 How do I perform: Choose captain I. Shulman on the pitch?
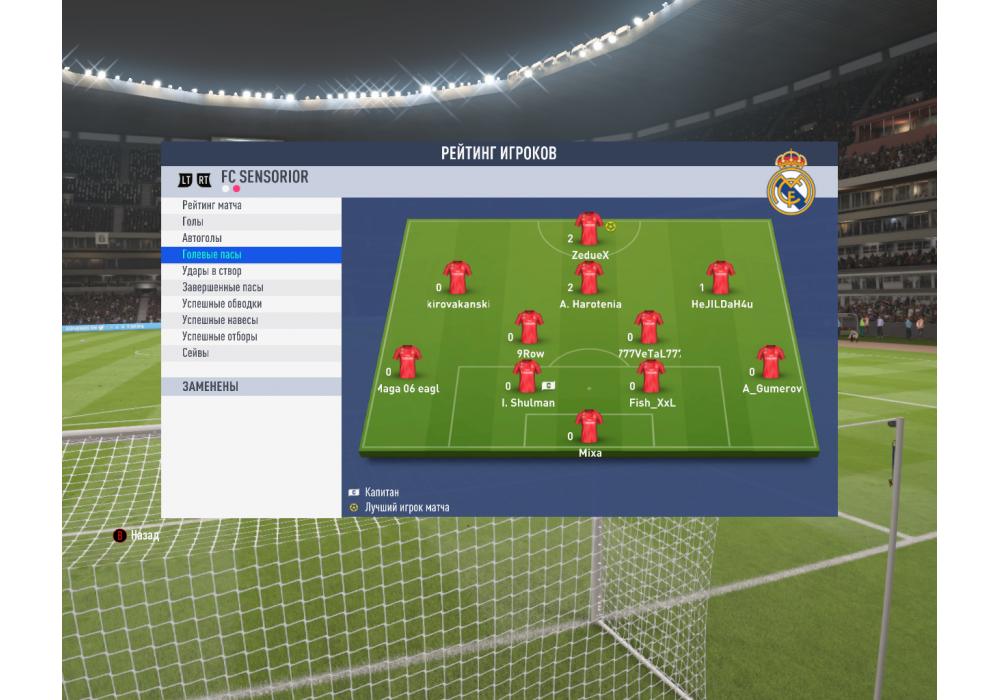(527, 377)
